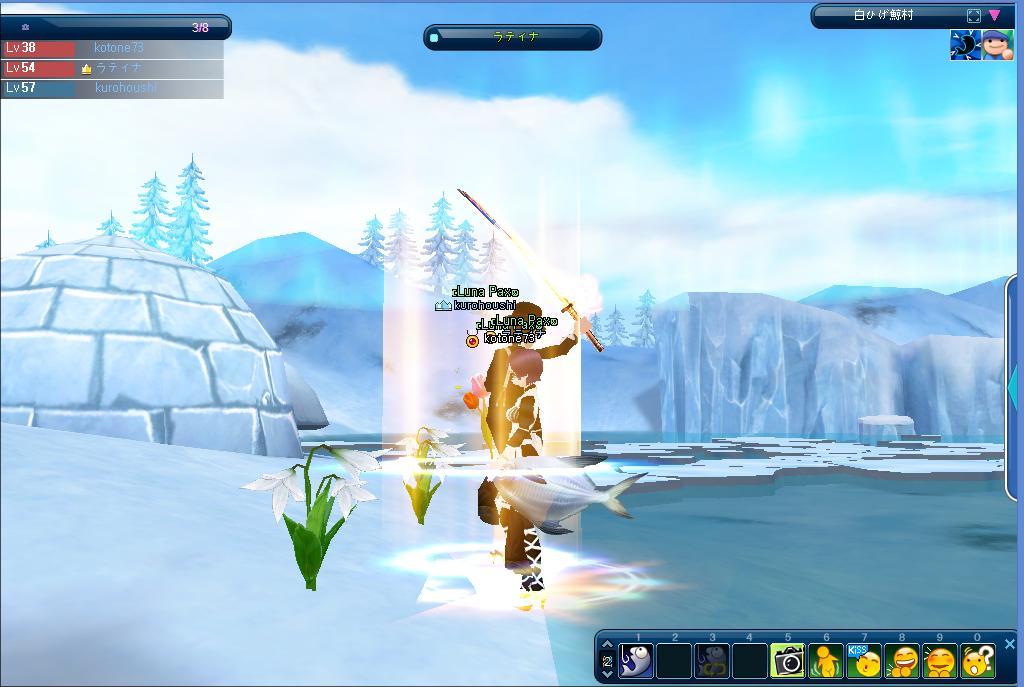Click the blue-capped character icon
The width and height of the screenshot is (1024, 687).
[x=997, y=46]
